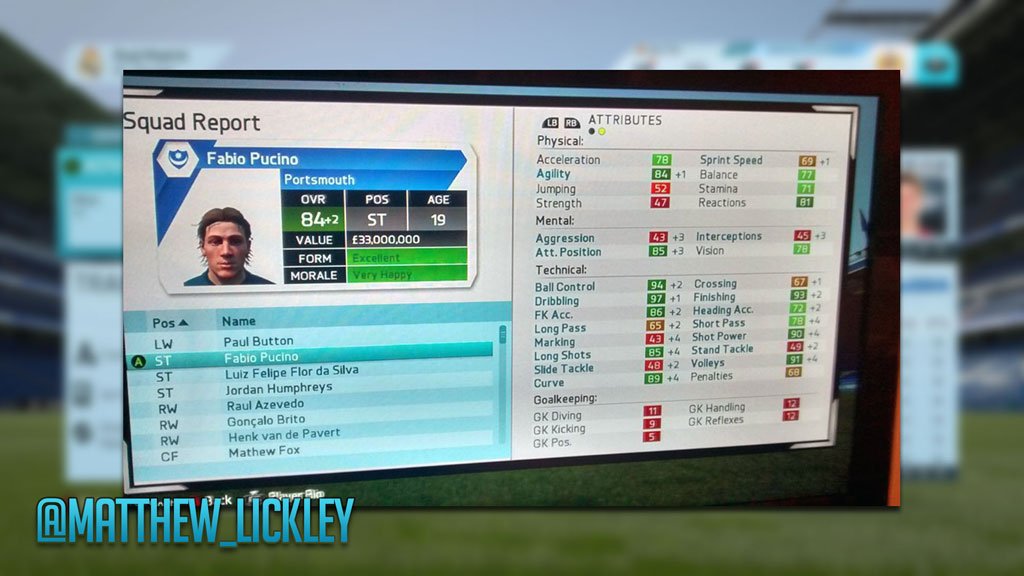The width and height of the screenshot is (1024, 576).
Task: Sort the squad by the Pos column header
Action: tap(169, 323)
